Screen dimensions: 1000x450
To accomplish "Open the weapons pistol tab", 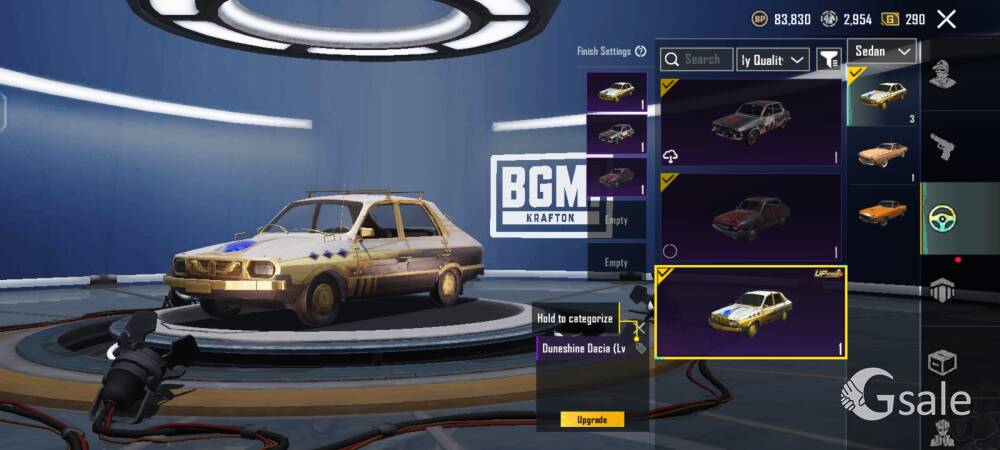I will pos(941,146).
